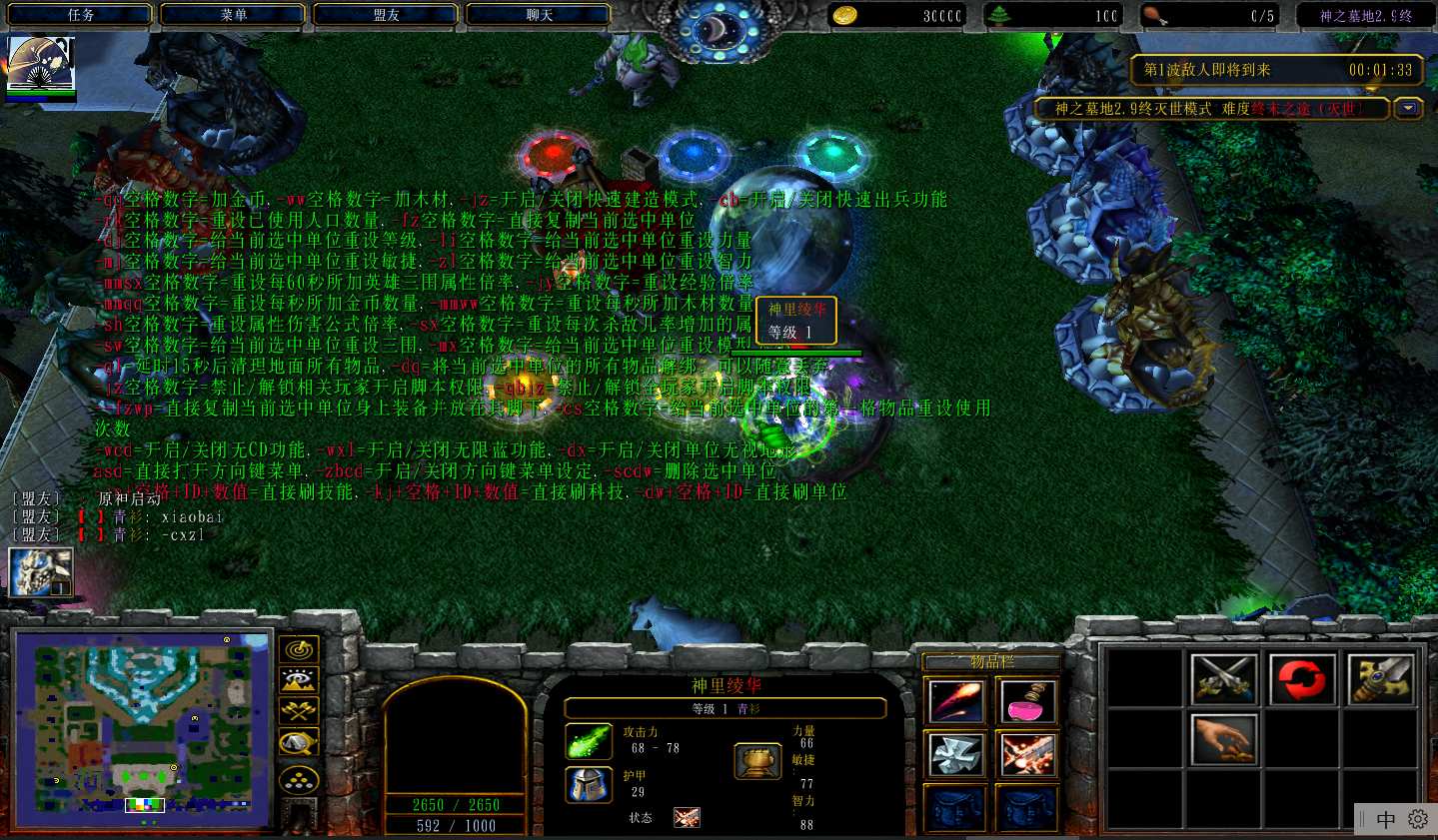Select the flaming sword inventory item
Viewport: 1438px width, 840px height.
point(1026,754)
